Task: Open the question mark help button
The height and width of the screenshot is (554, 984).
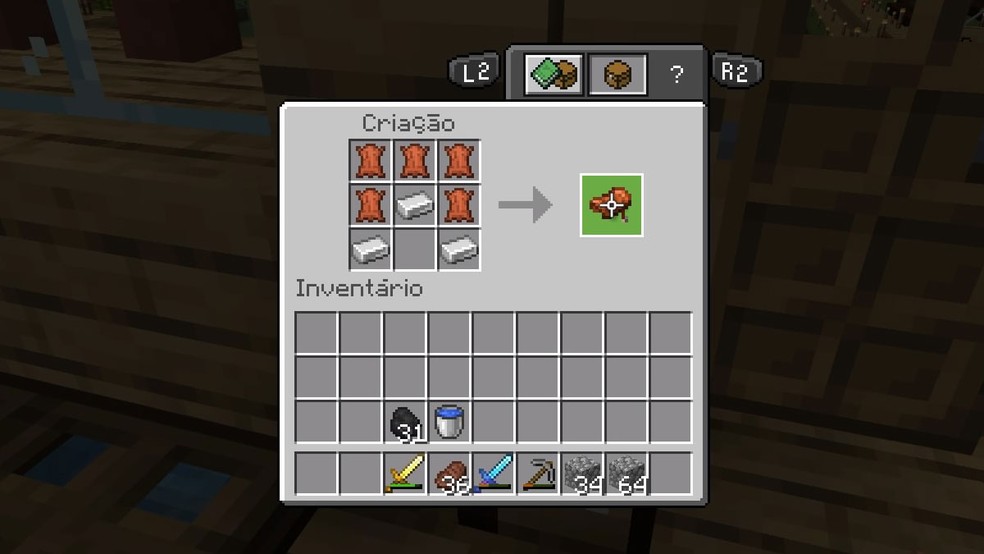Action: pyautogui.click(x=677, y=74)
